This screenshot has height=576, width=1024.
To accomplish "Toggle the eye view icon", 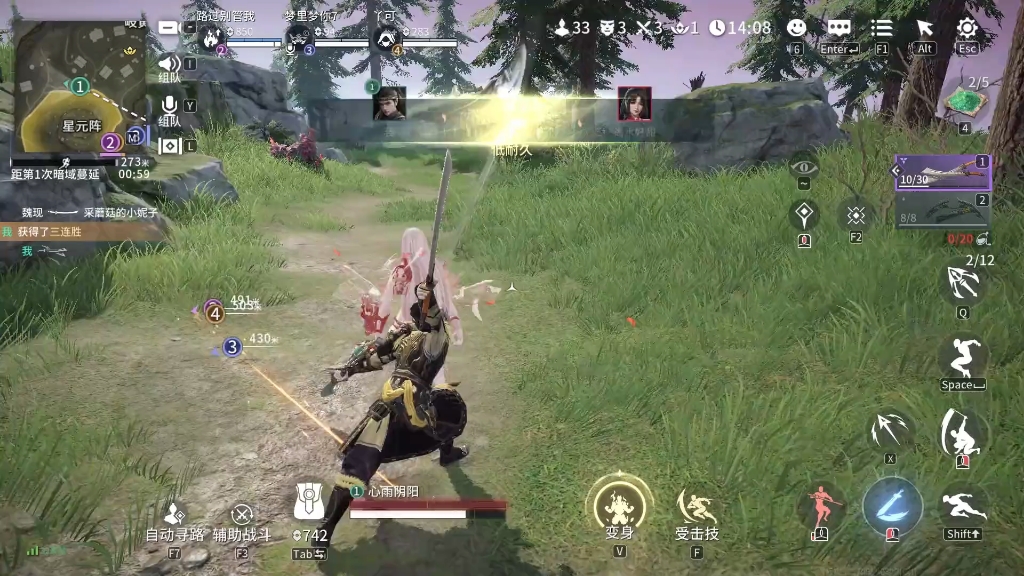I will pos(804,165).
